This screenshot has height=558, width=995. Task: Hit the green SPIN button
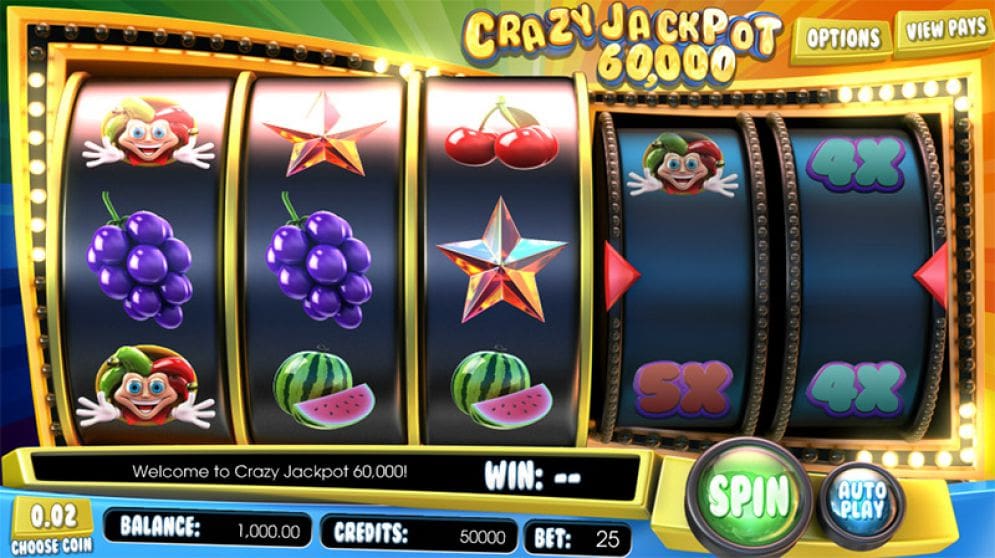point(748,494)
